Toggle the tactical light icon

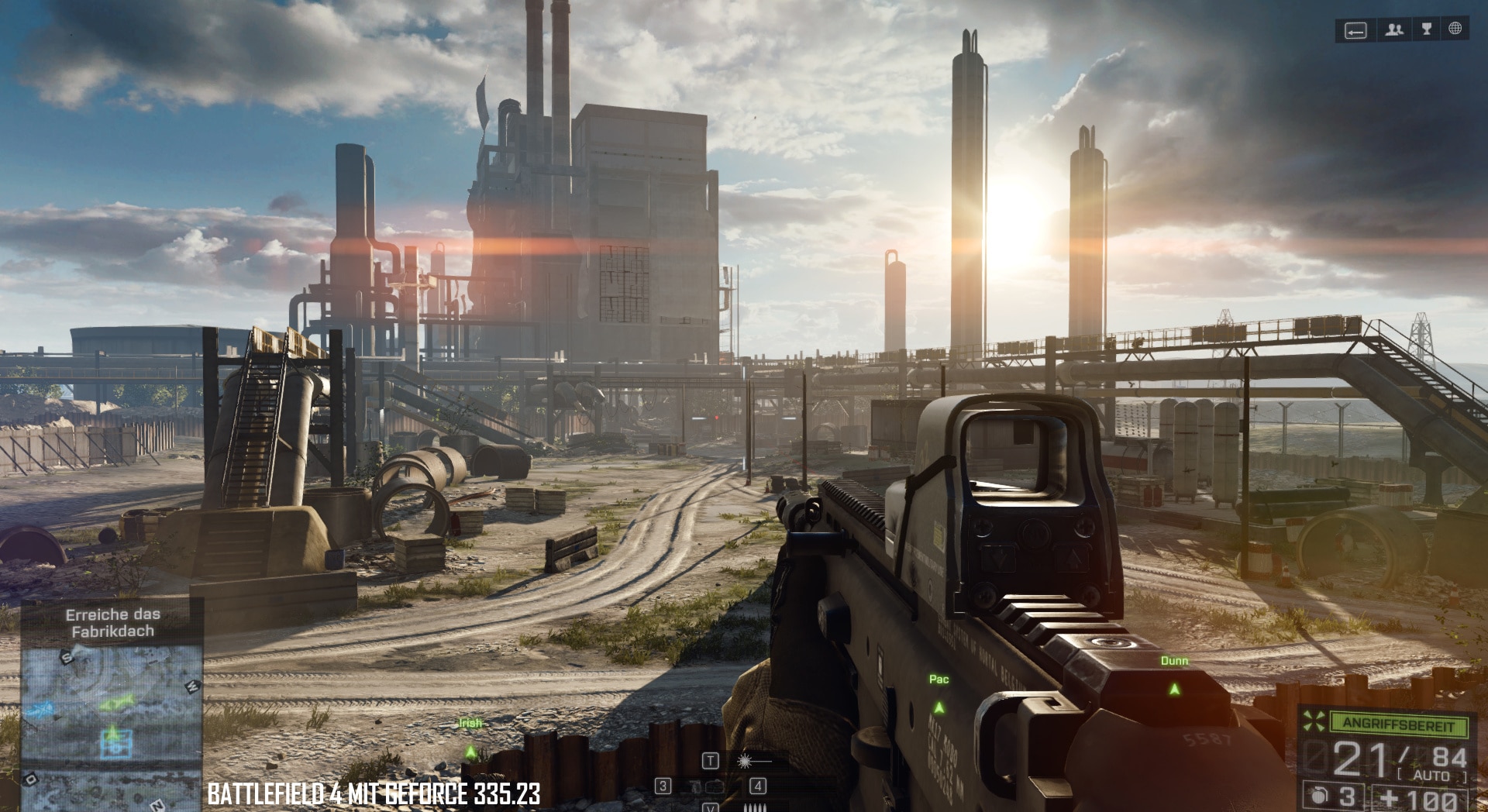pyautogui.click(x=745, y=762)
